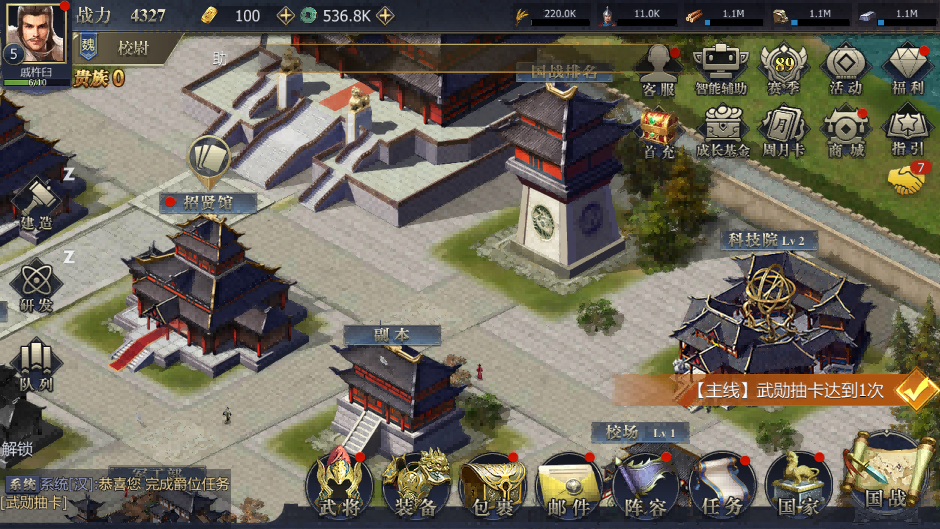Open the 福利 welfare rewards
The width and height of the screenshot is (940, 529).
click(x=908, y=68)
